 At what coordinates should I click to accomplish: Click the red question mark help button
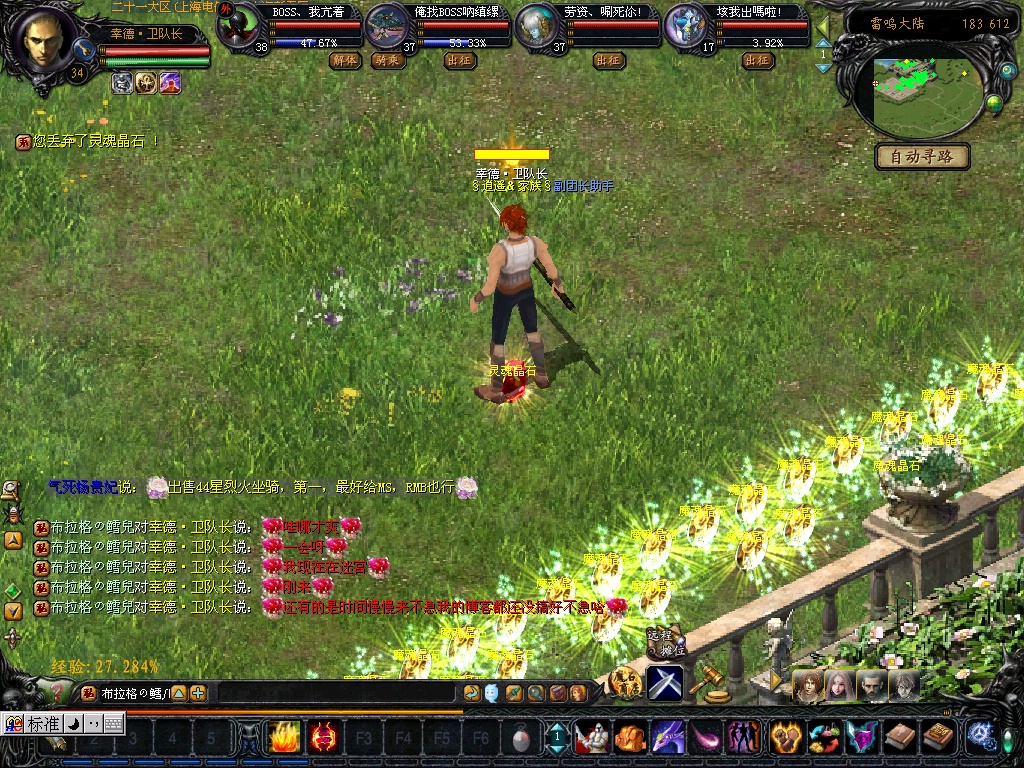pos(58,691)
